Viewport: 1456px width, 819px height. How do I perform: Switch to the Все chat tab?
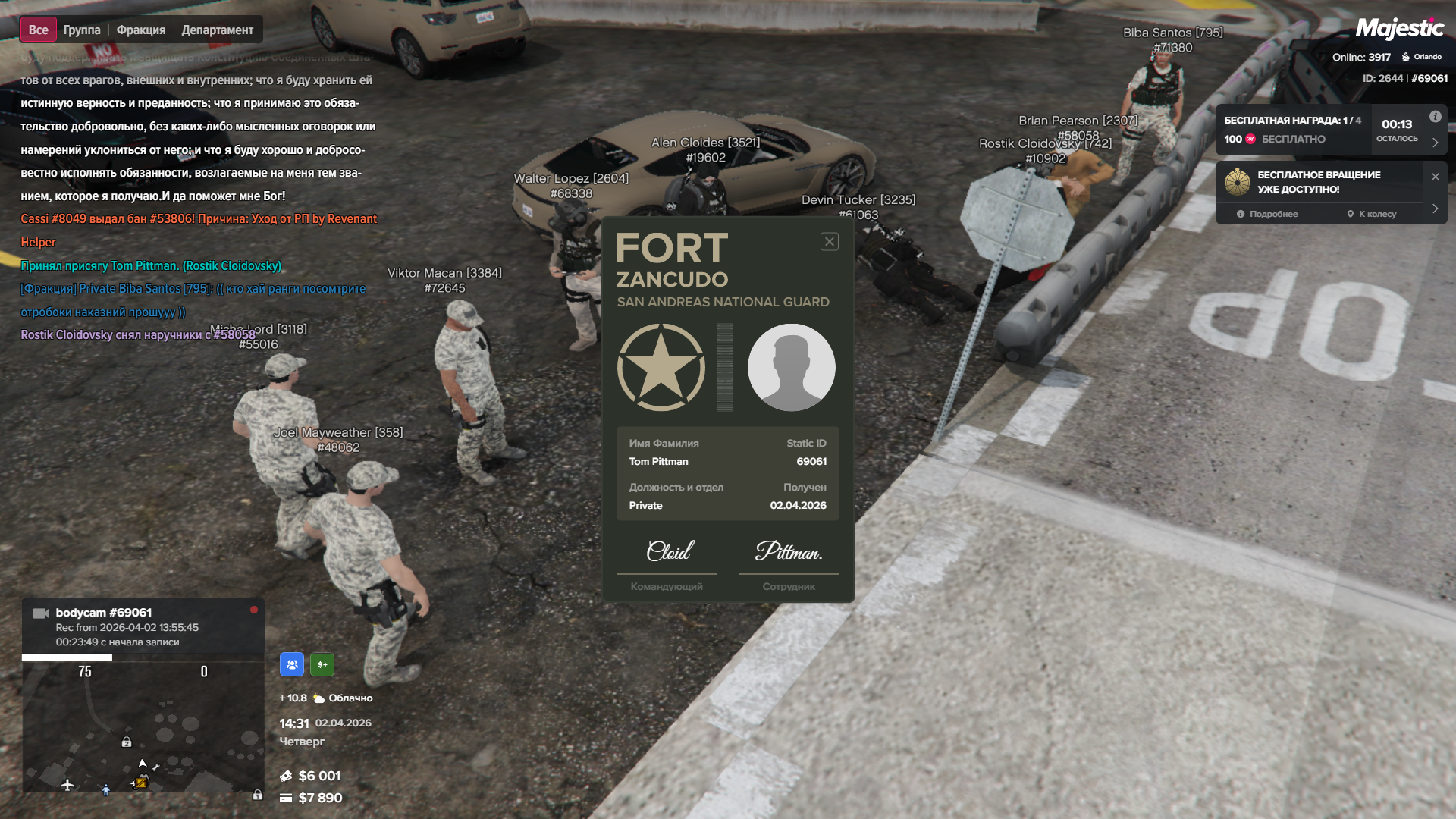pos(38,30)
